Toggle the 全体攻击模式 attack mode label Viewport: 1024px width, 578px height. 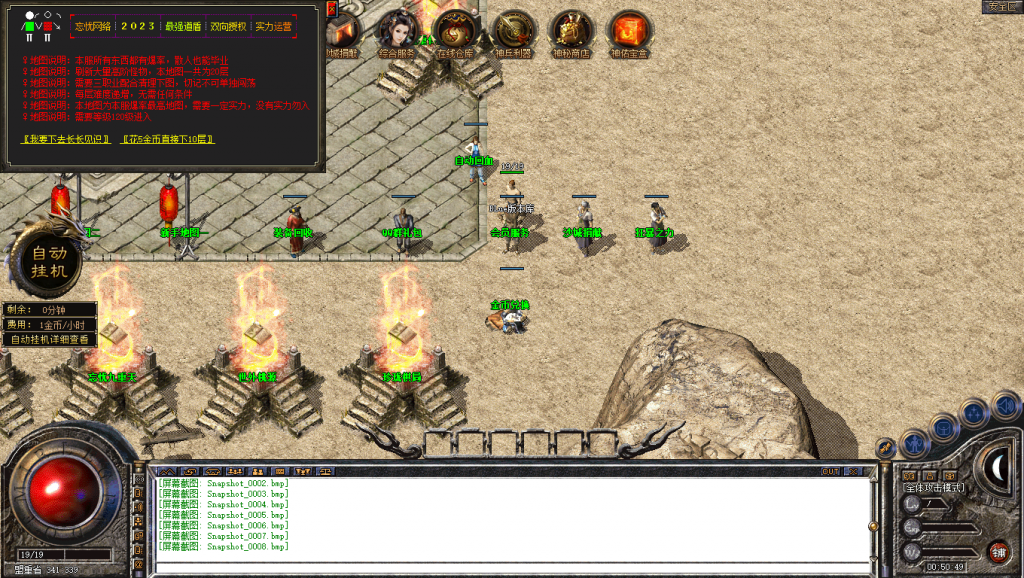[x=934, y=487]
